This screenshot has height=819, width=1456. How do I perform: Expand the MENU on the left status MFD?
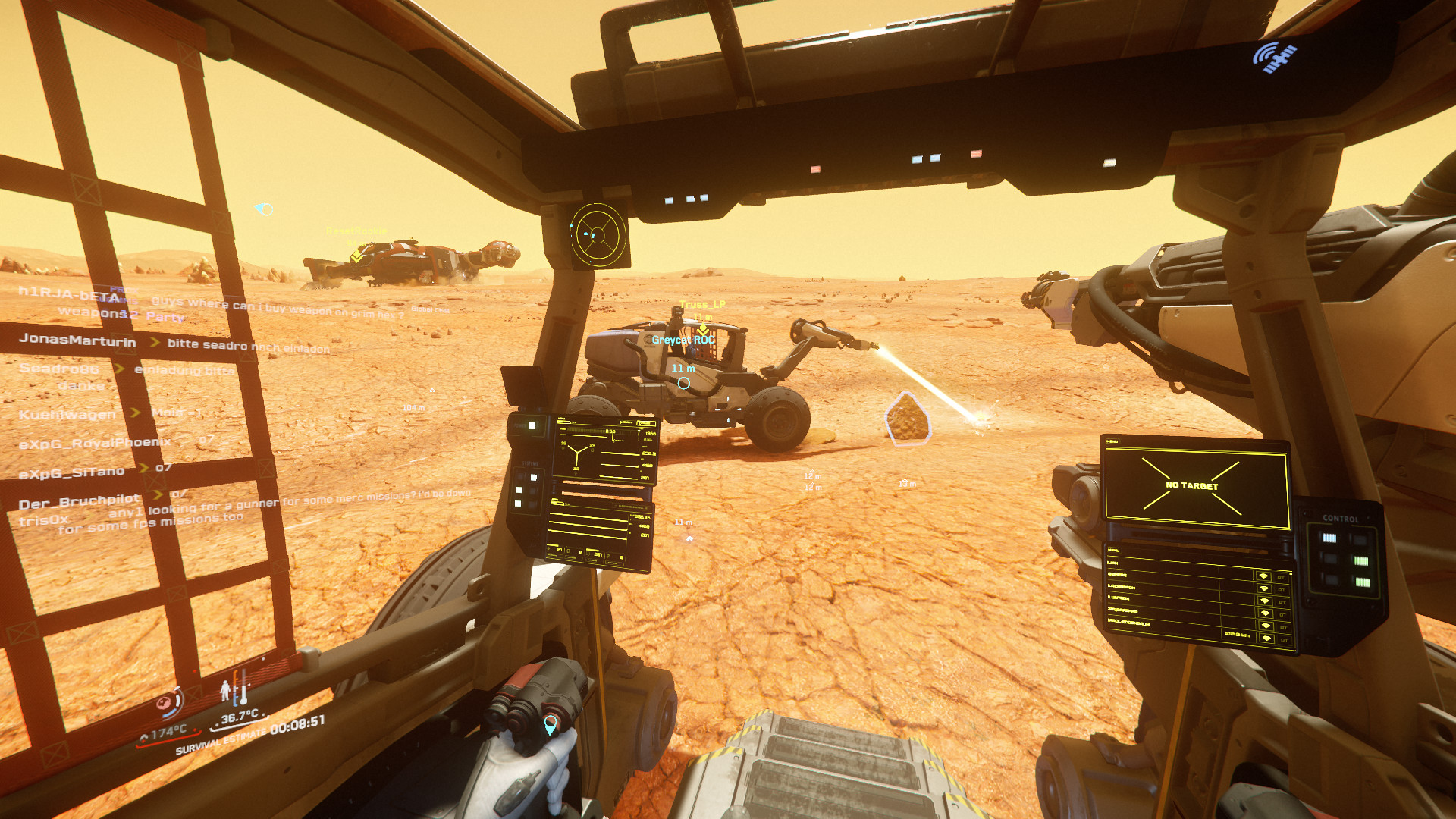pyautogui.click(x=560, y=419)
